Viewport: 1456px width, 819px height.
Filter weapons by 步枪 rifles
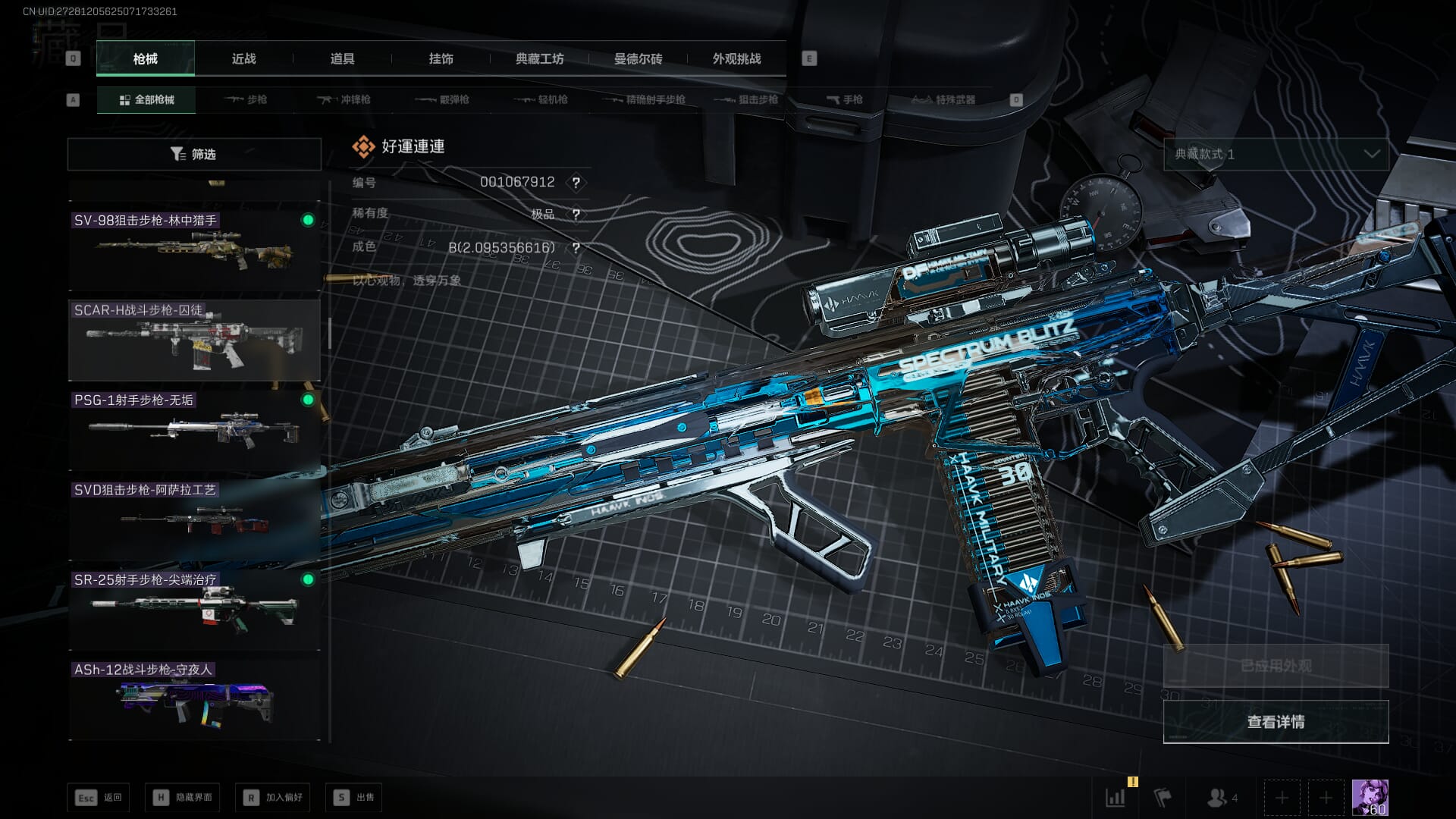(x=246, y=99)
